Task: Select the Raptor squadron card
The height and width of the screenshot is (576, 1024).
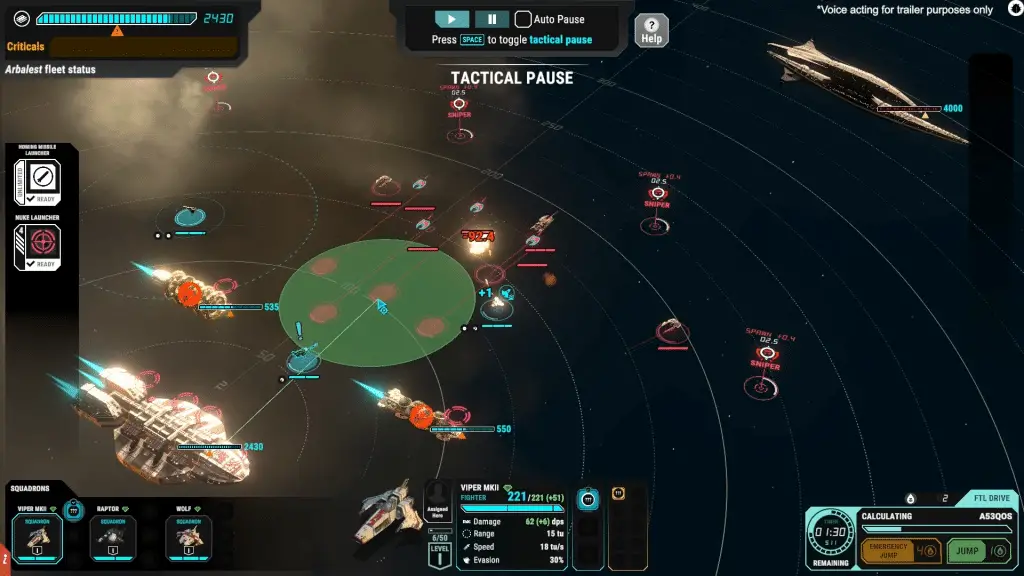Action: tap(112, 536)
